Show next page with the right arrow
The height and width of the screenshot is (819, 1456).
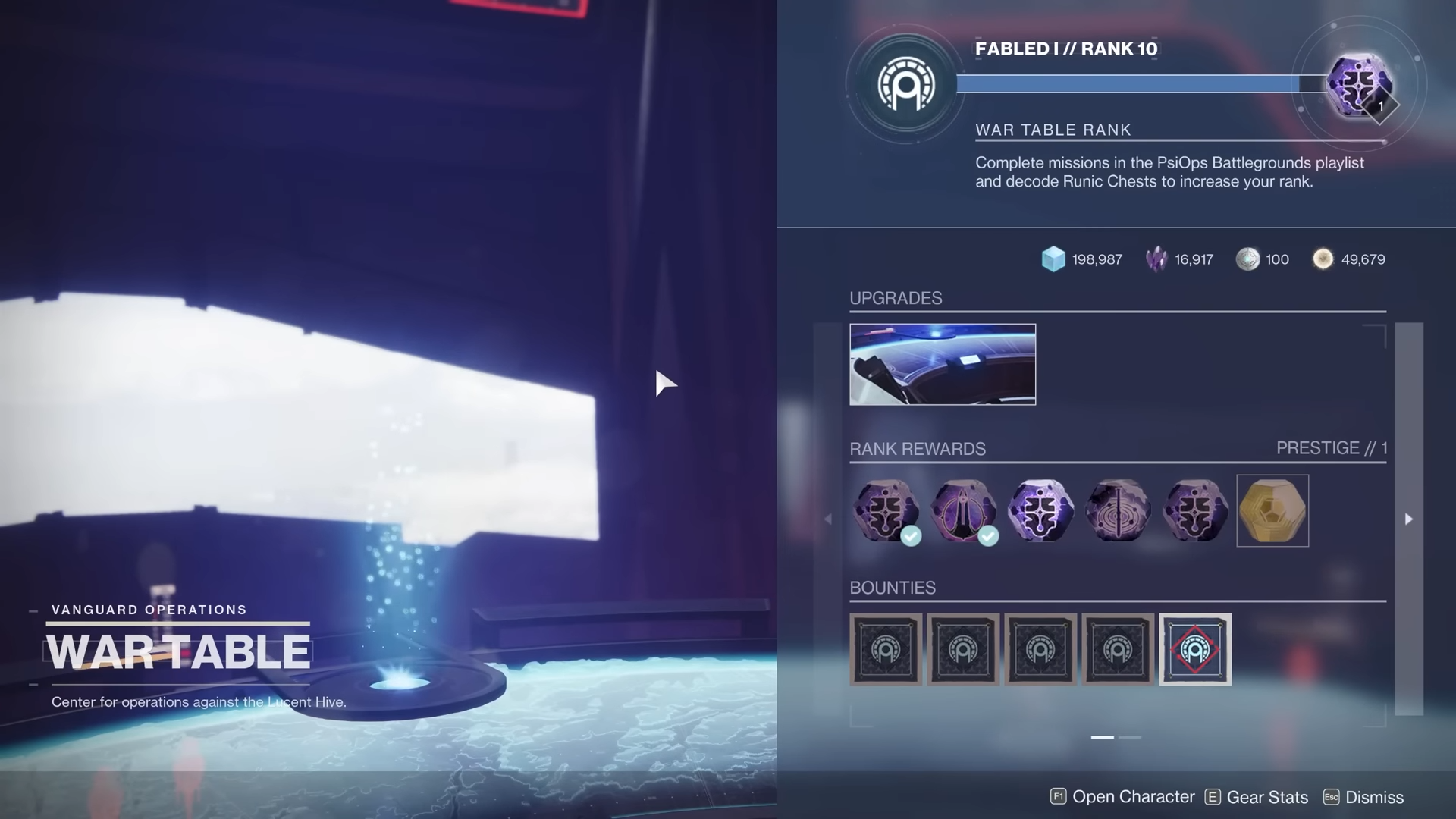pos(1408,519)
